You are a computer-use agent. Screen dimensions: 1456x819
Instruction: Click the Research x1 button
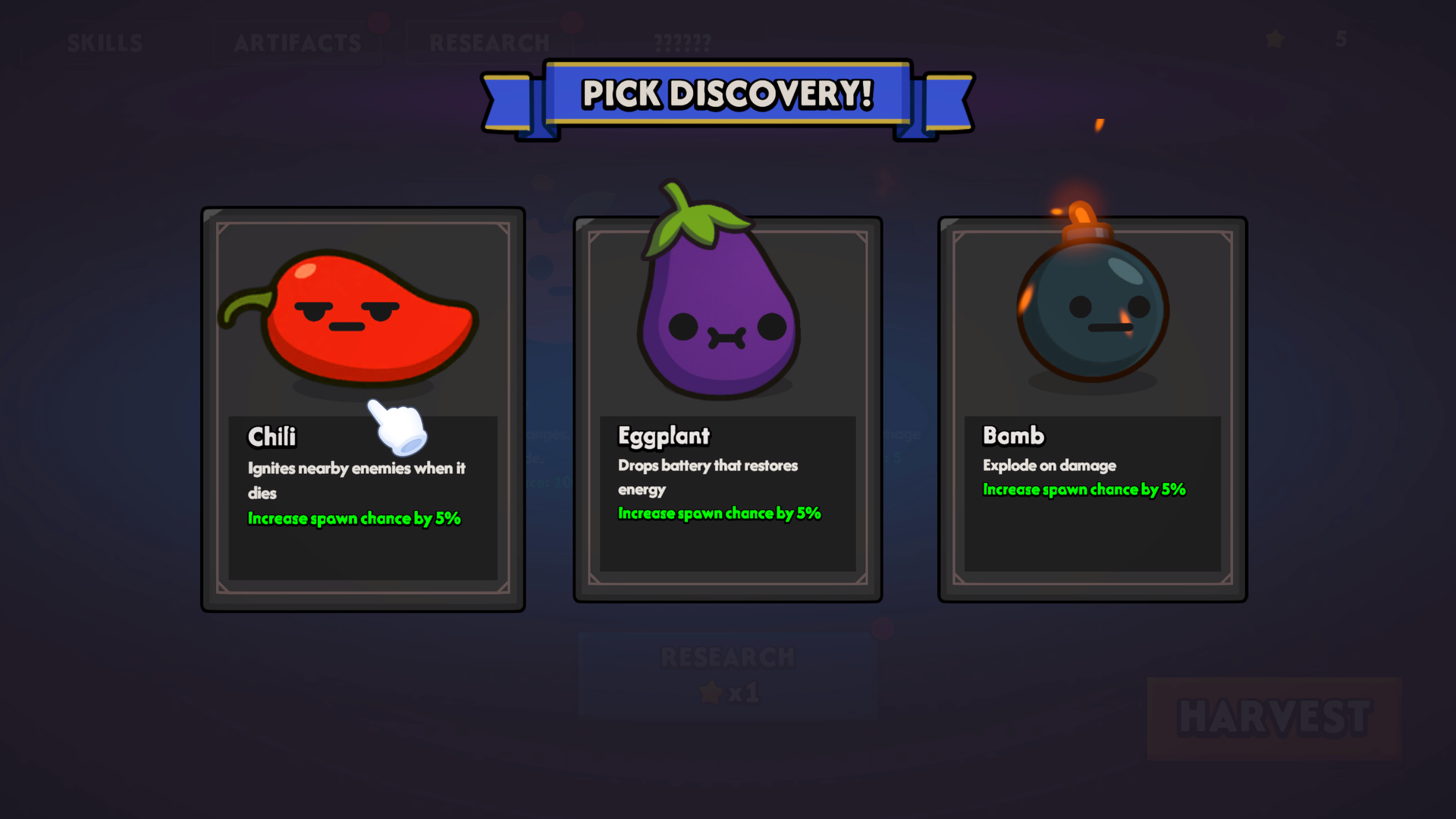[726, 673]
